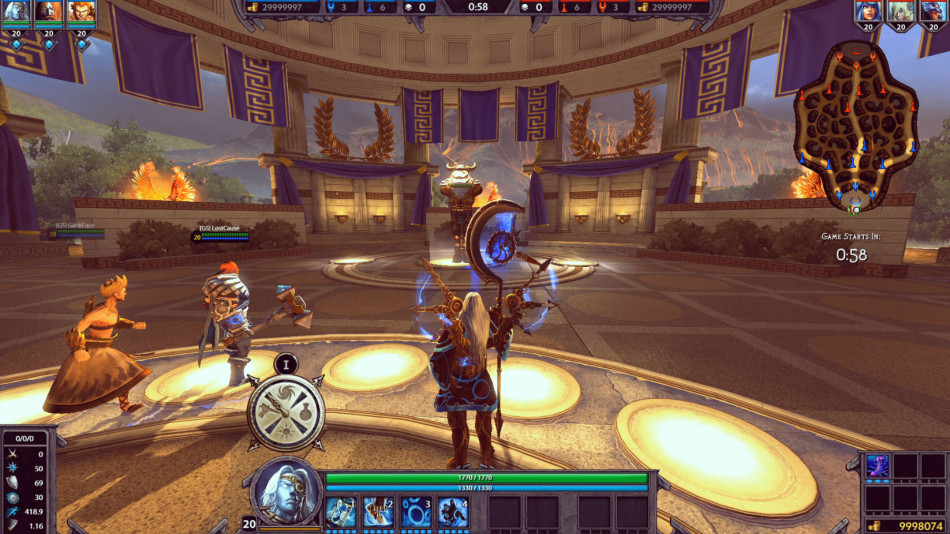Click the white-haired god portrait by the health bar
Viewport: 950px width, 534px height.
coord(288,492)
